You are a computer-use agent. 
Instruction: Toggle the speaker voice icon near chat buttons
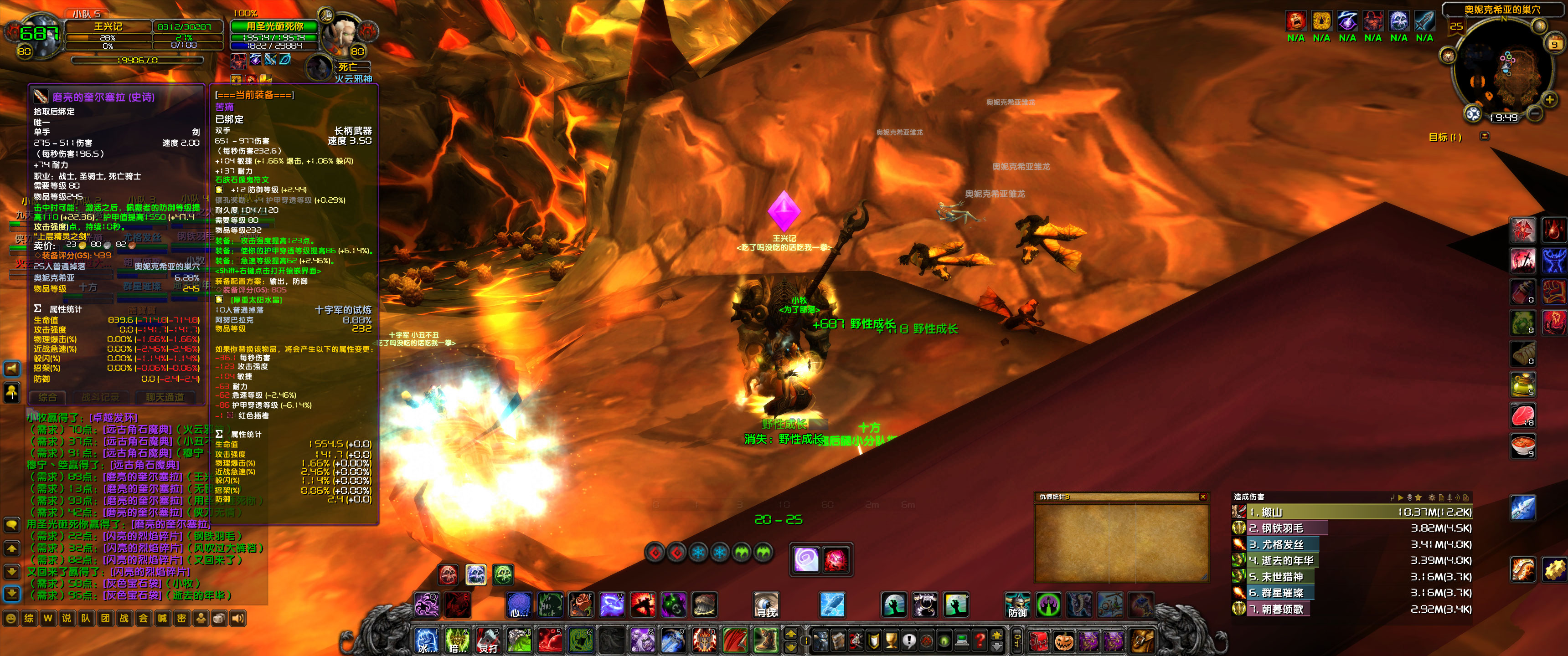[237, 618]
